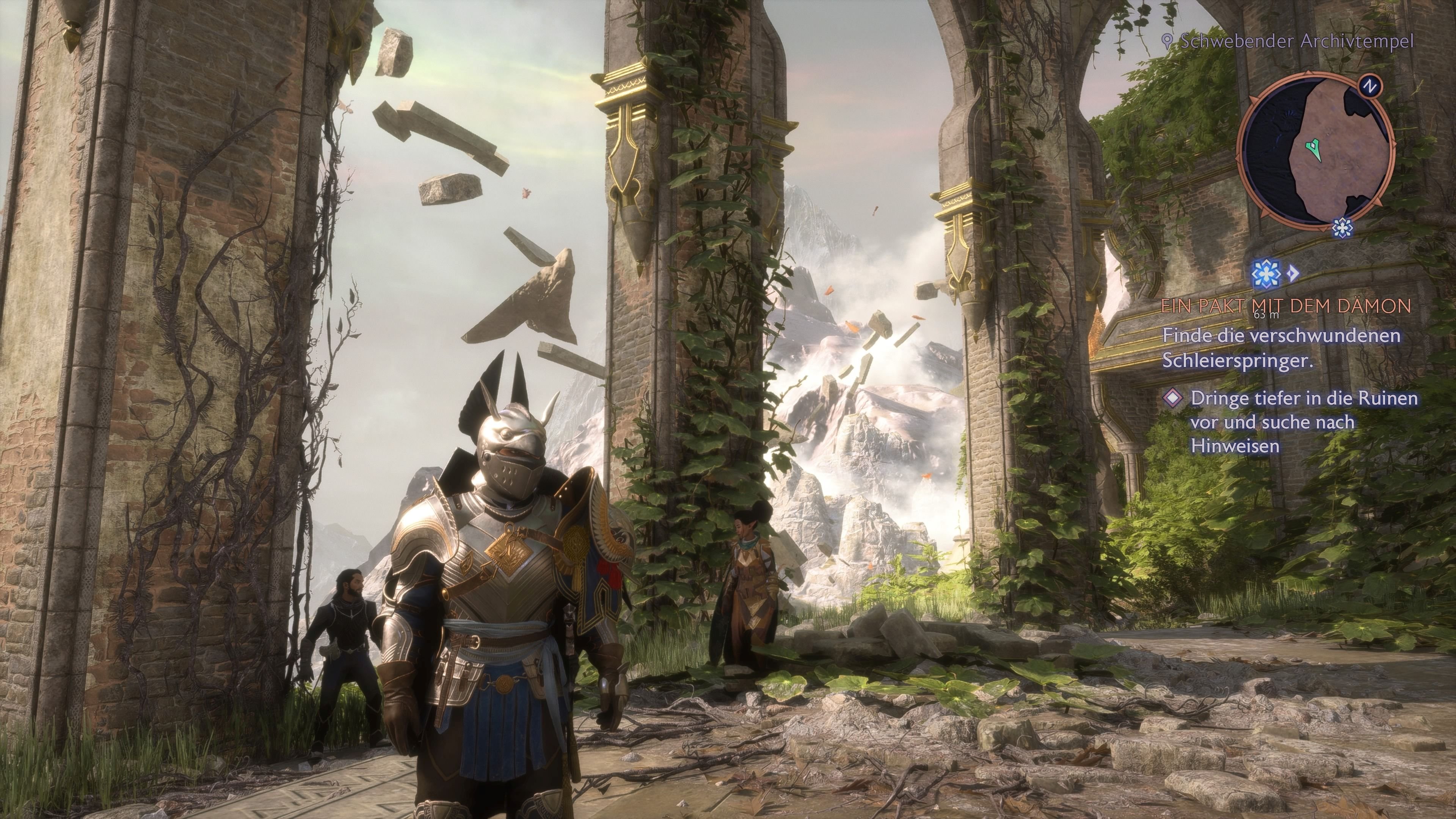Click the snowflake waypoint icon below the minimap

(x=1342, y=228)
